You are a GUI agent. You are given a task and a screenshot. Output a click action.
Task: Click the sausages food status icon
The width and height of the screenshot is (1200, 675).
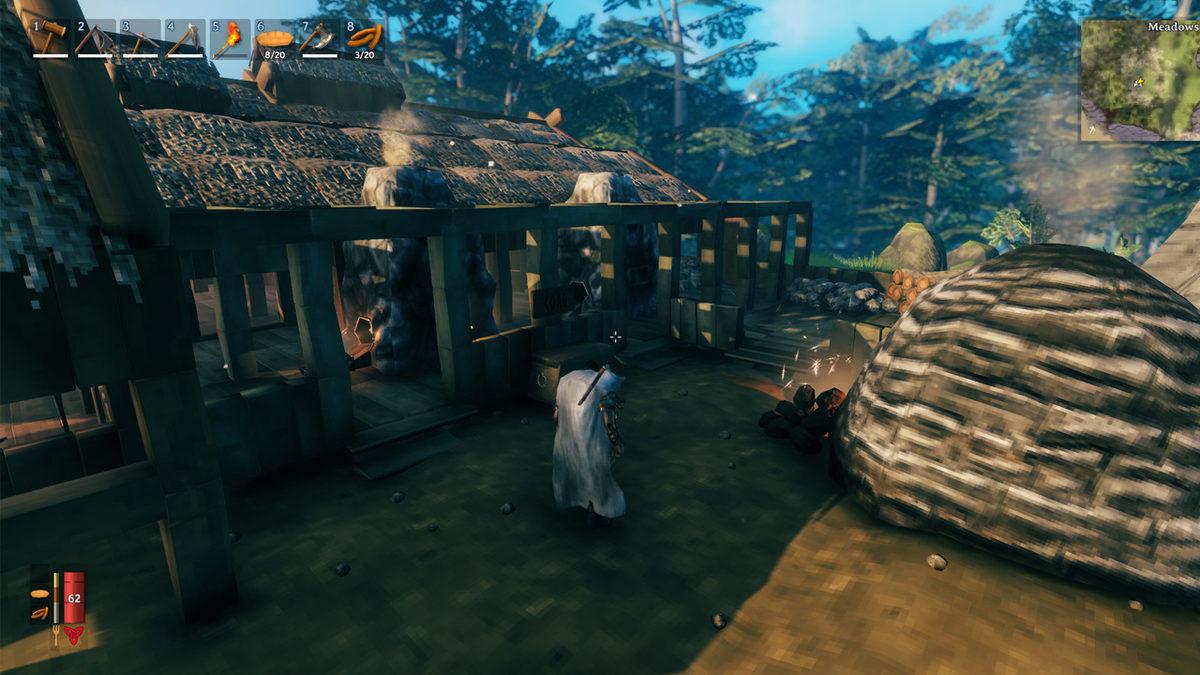[39, 612]
